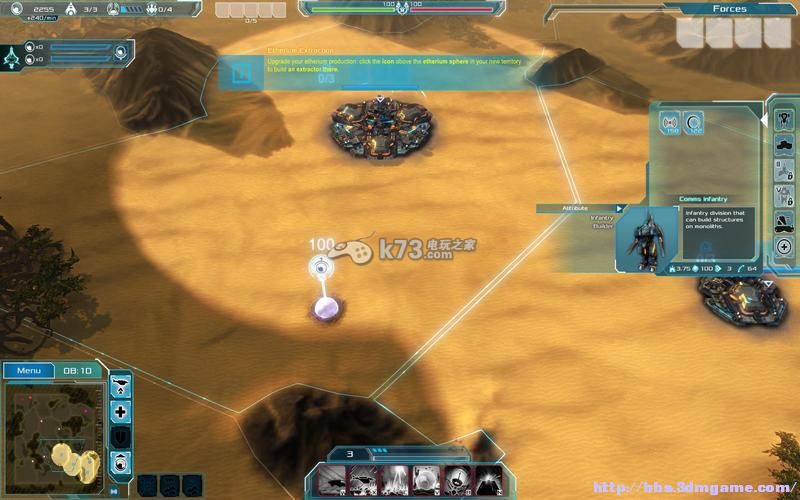
Task: Open the Menu button above the minimap
Action: (x=29, y=371)
